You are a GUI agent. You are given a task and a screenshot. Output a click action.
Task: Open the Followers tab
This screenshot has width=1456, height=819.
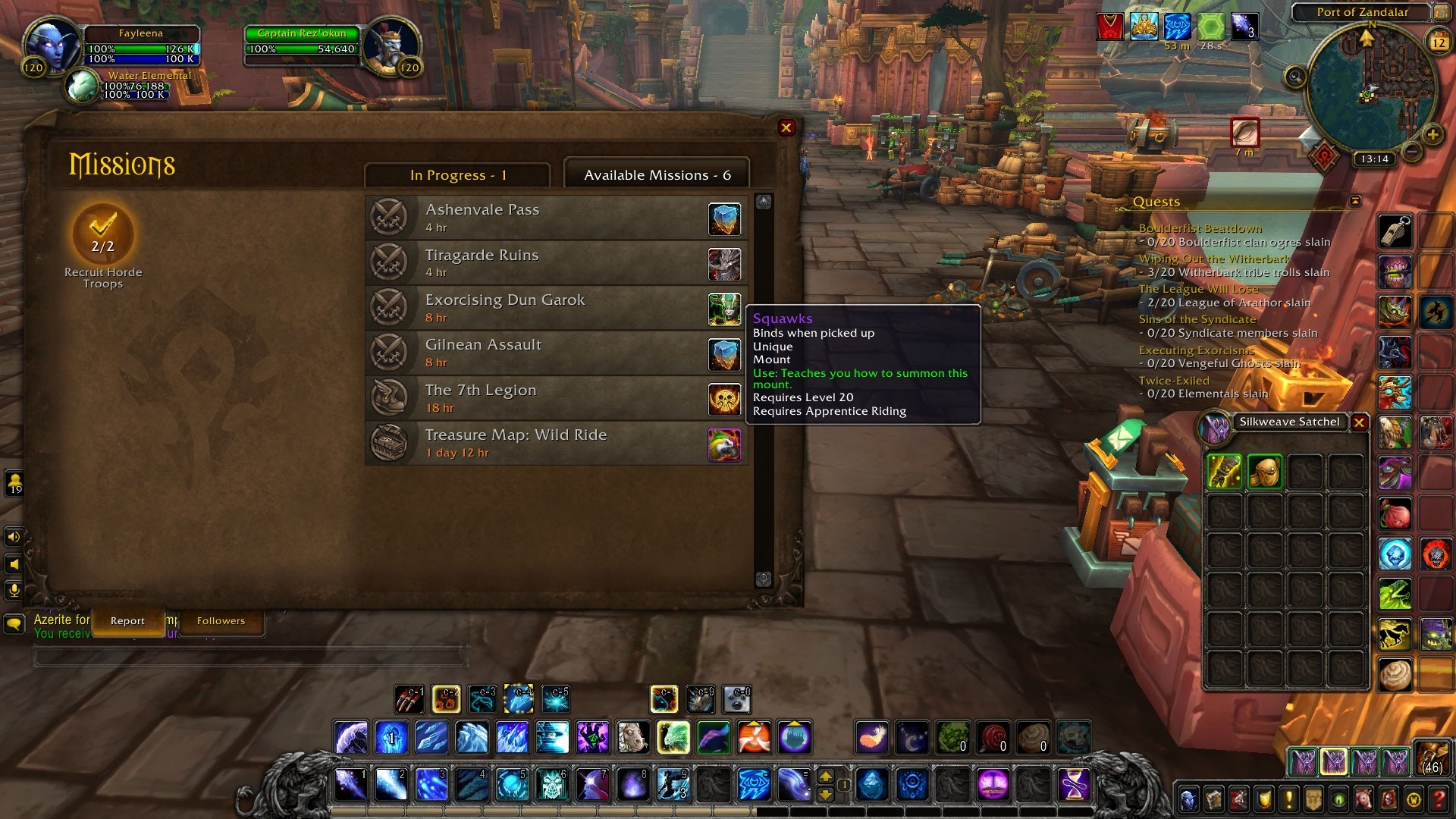[221, 621]
